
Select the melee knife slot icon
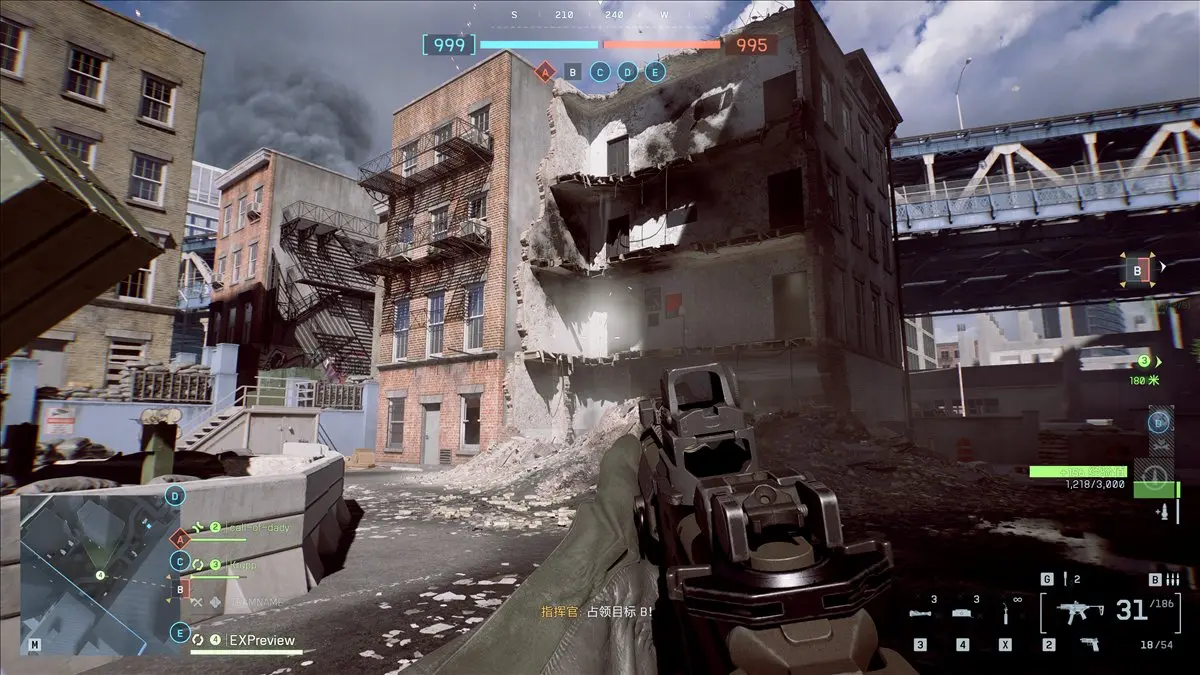coord(1003,613)
